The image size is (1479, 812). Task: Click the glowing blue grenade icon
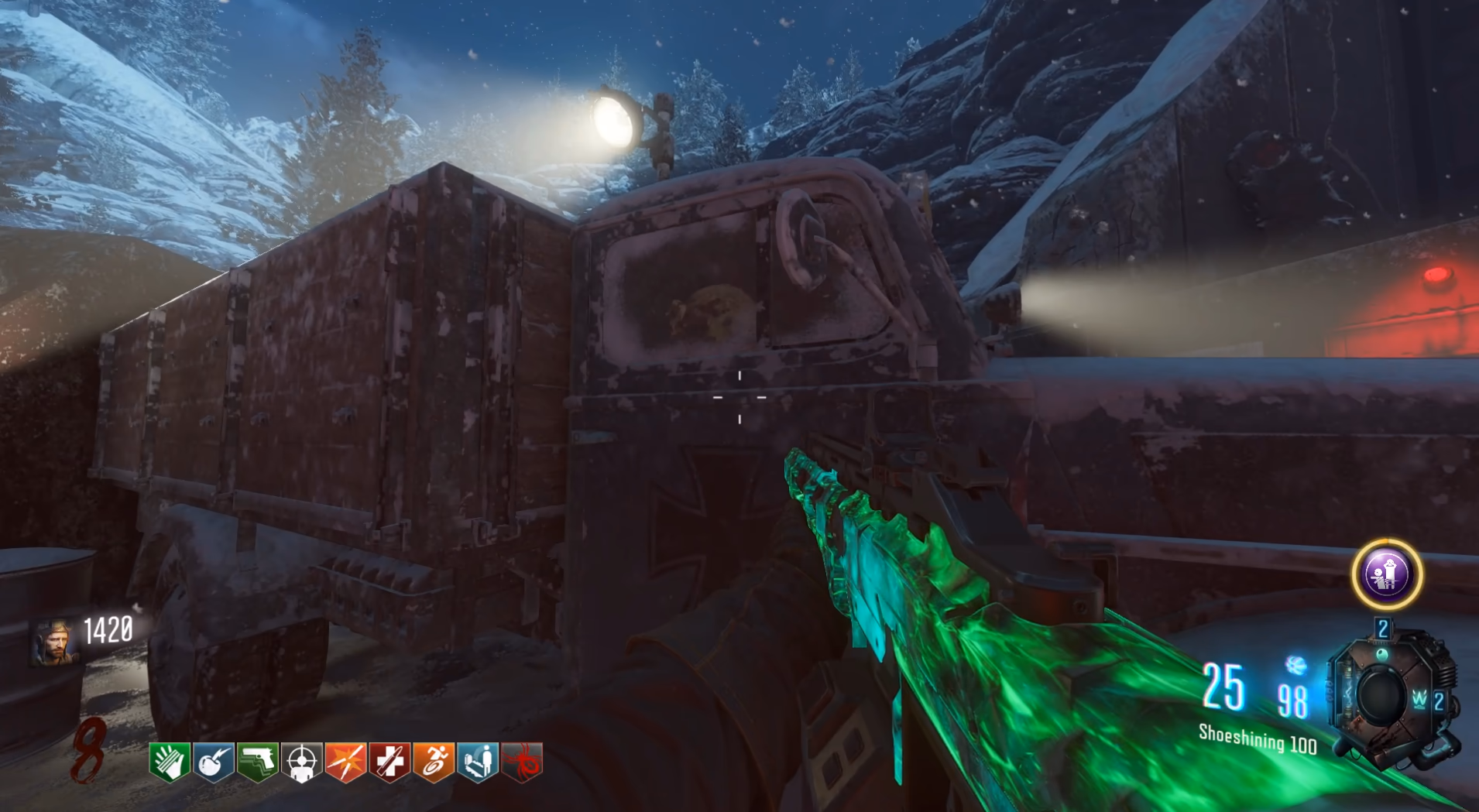point(1295,665)
